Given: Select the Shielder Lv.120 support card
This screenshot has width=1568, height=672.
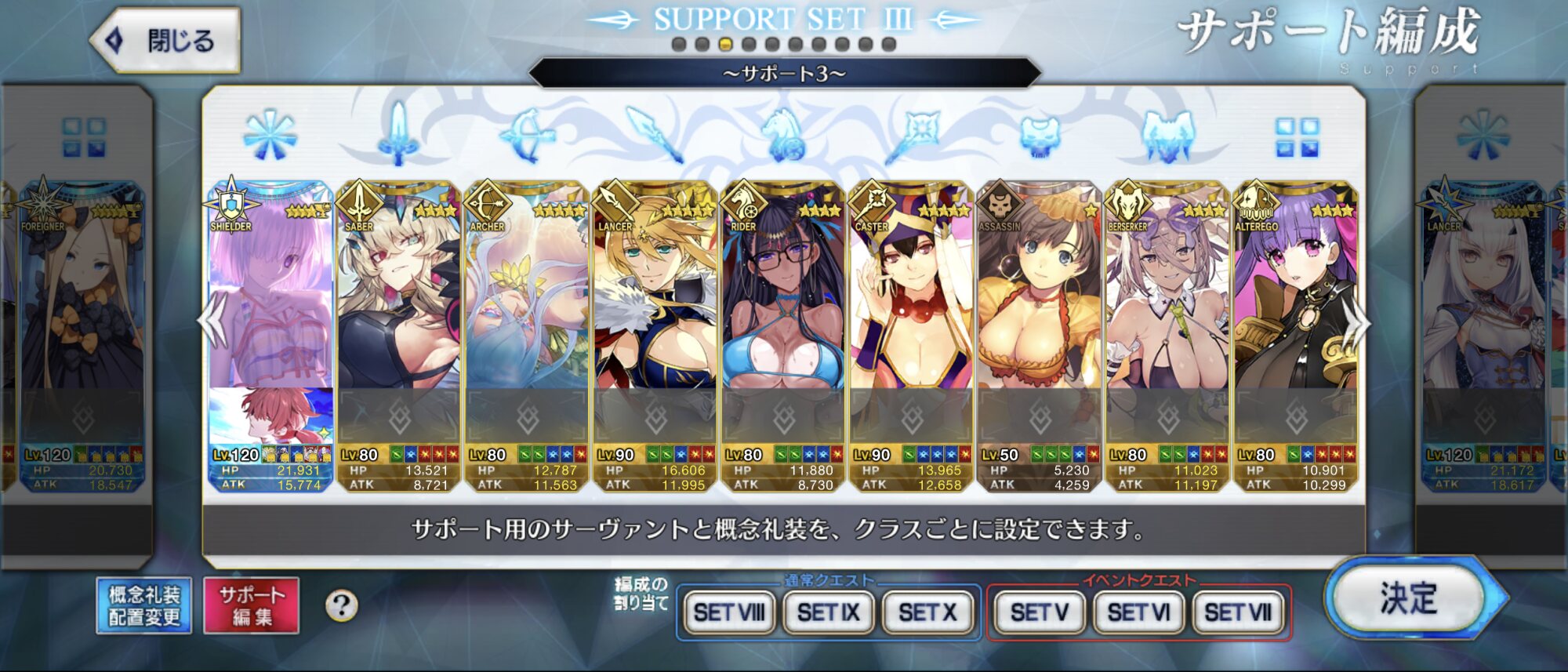Looking at the screenshot, I should (270, 314).
